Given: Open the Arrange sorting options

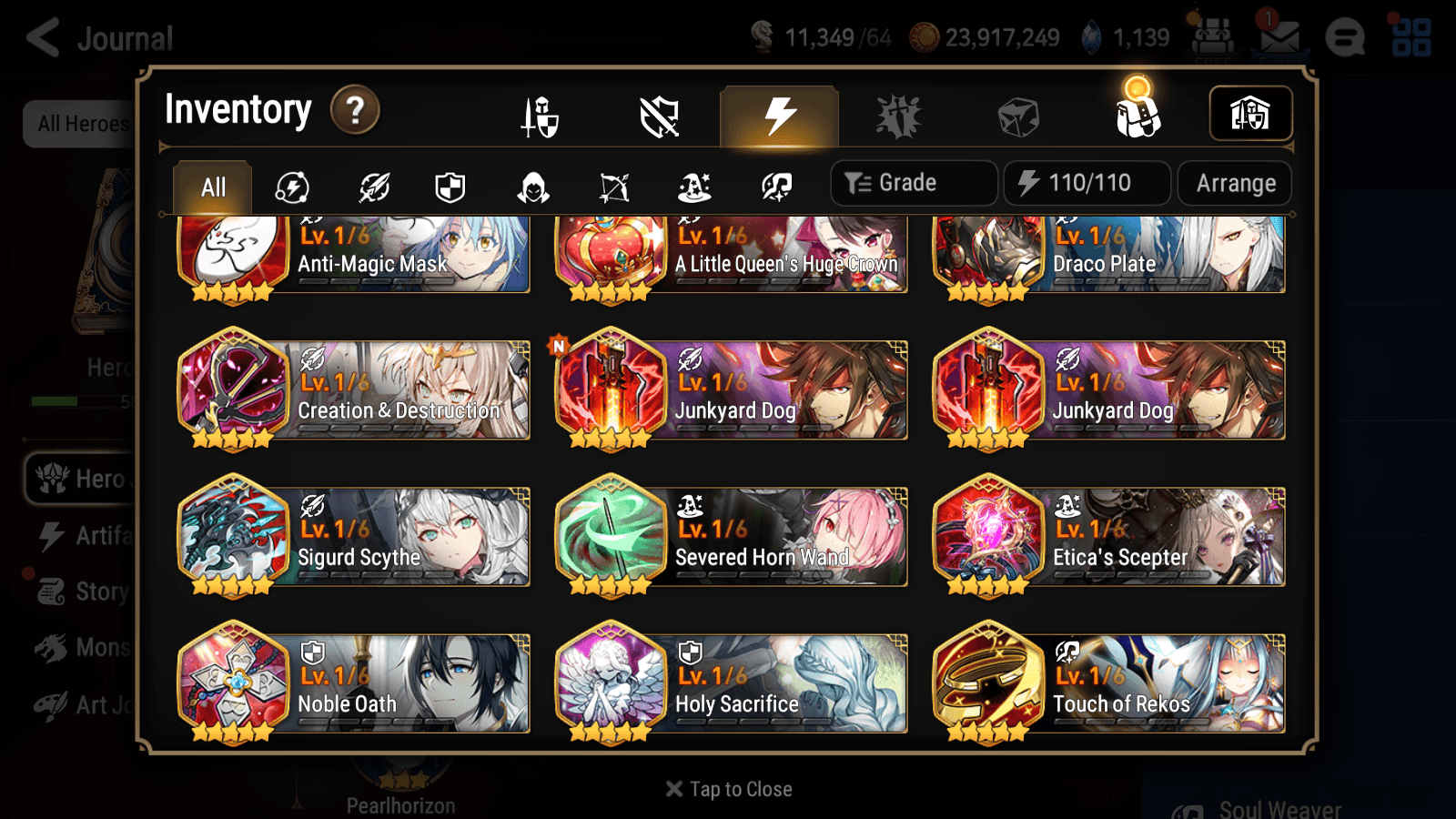Looking at the screenshot, I should point(1234,183).
